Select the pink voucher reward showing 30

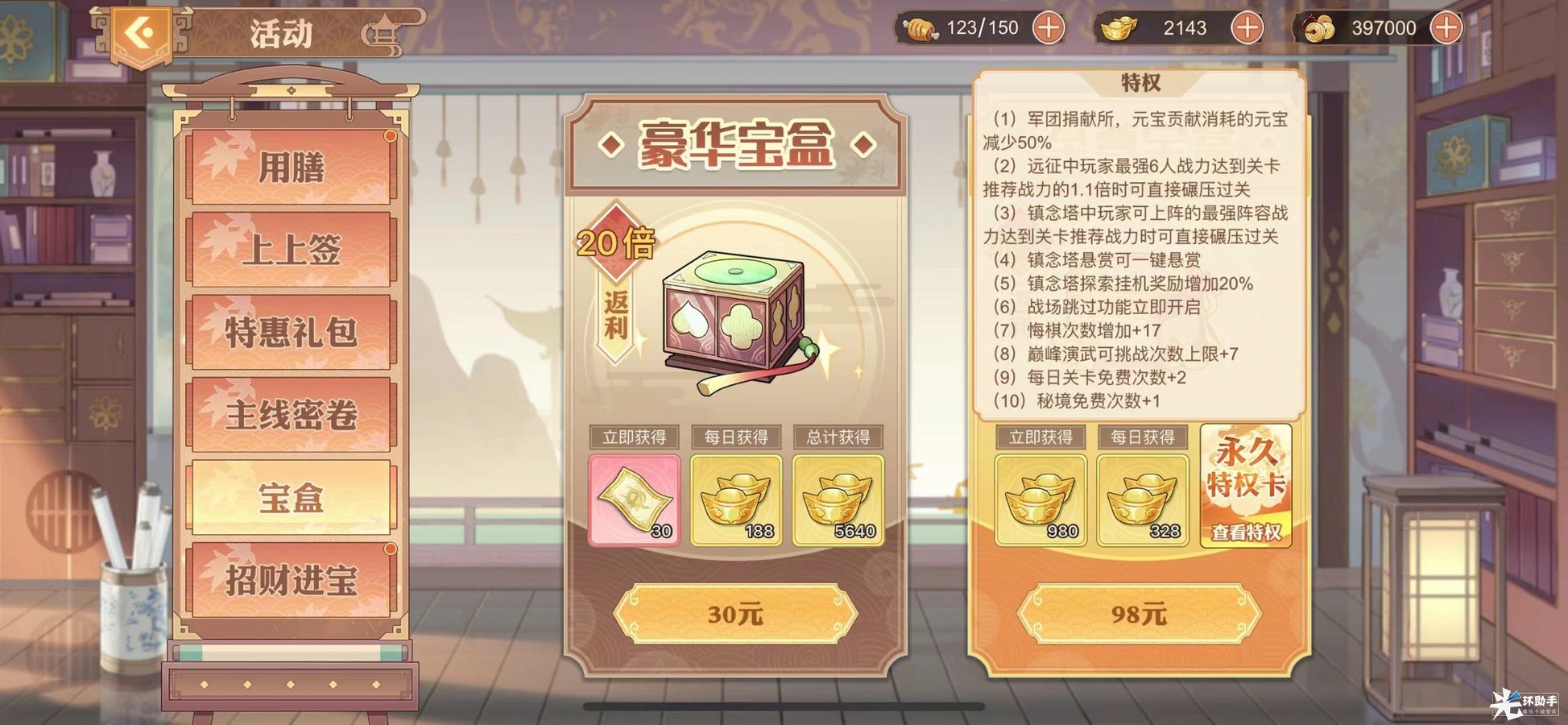(x=635, y=499)
